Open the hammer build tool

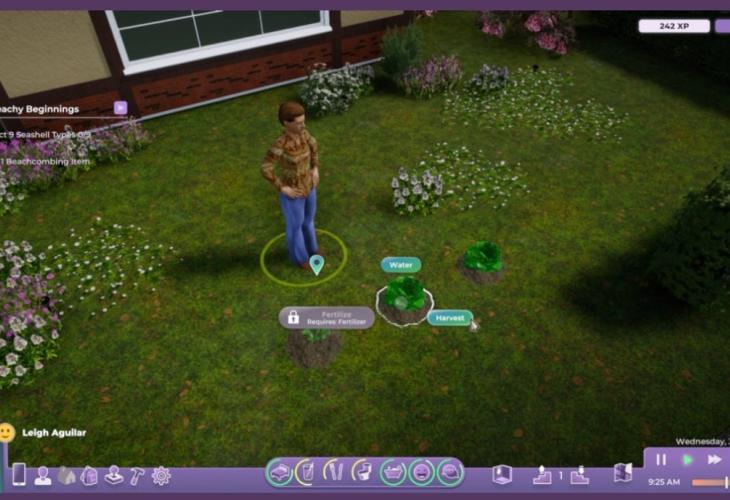tap(136, 476)
